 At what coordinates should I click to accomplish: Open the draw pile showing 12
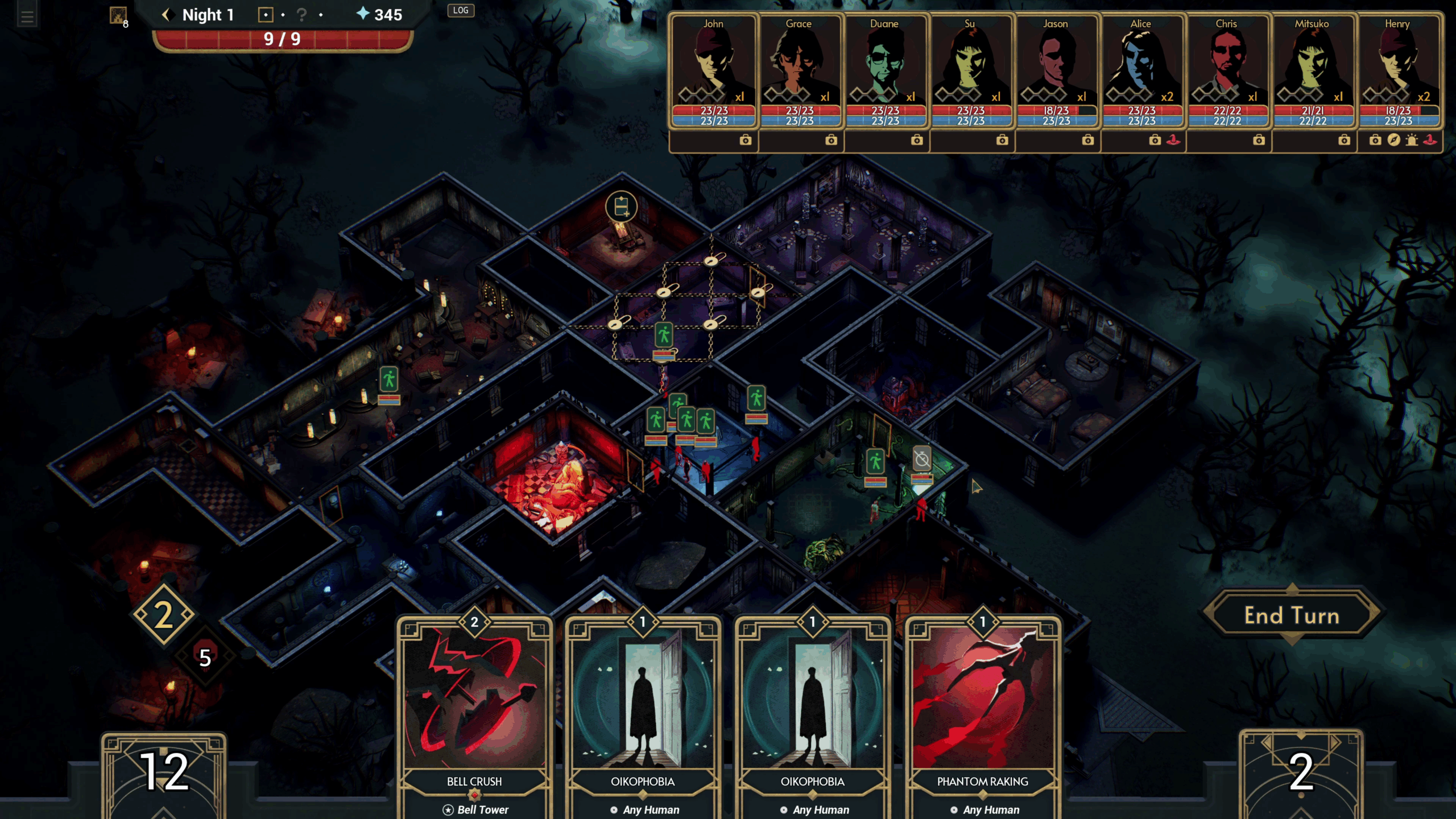pos(164,773)
